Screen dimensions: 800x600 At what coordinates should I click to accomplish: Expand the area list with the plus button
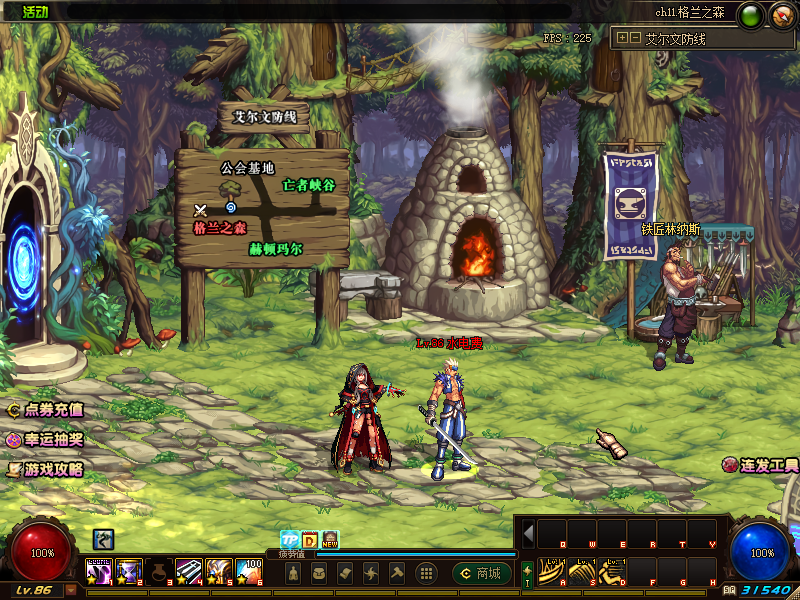pos(623,38)
